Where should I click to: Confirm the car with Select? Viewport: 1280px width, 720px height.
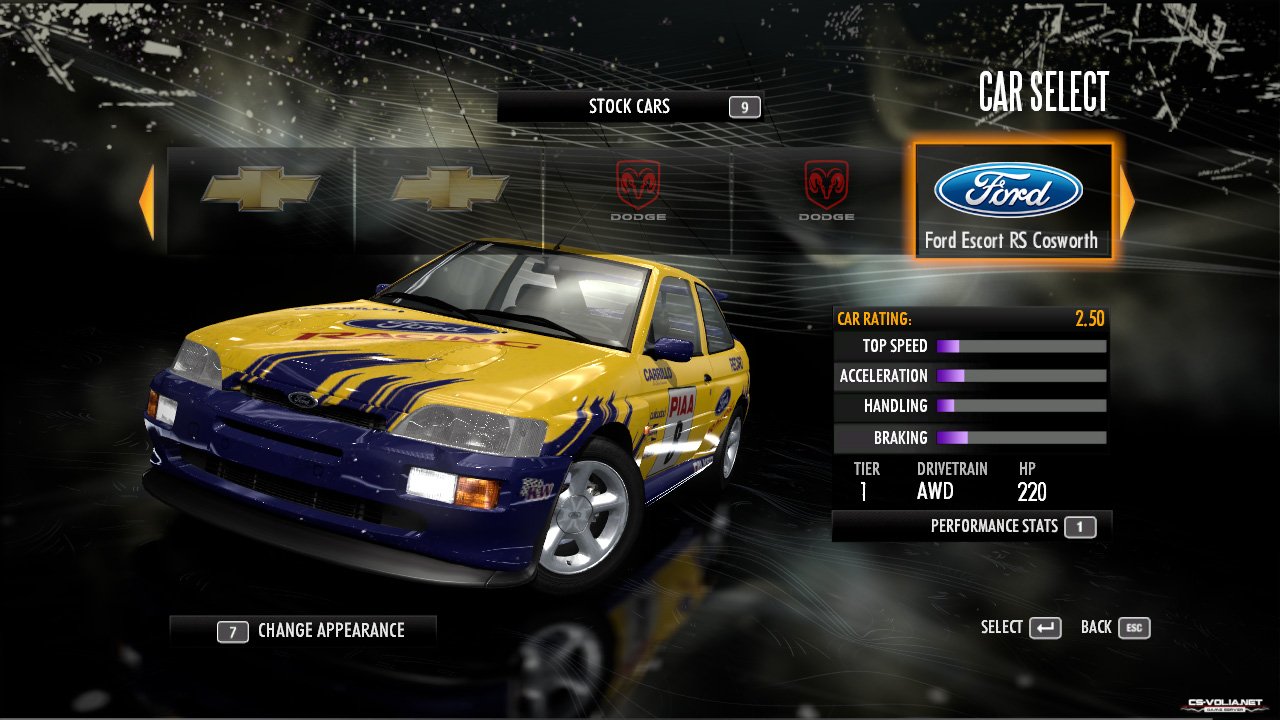coord(1021,627)
